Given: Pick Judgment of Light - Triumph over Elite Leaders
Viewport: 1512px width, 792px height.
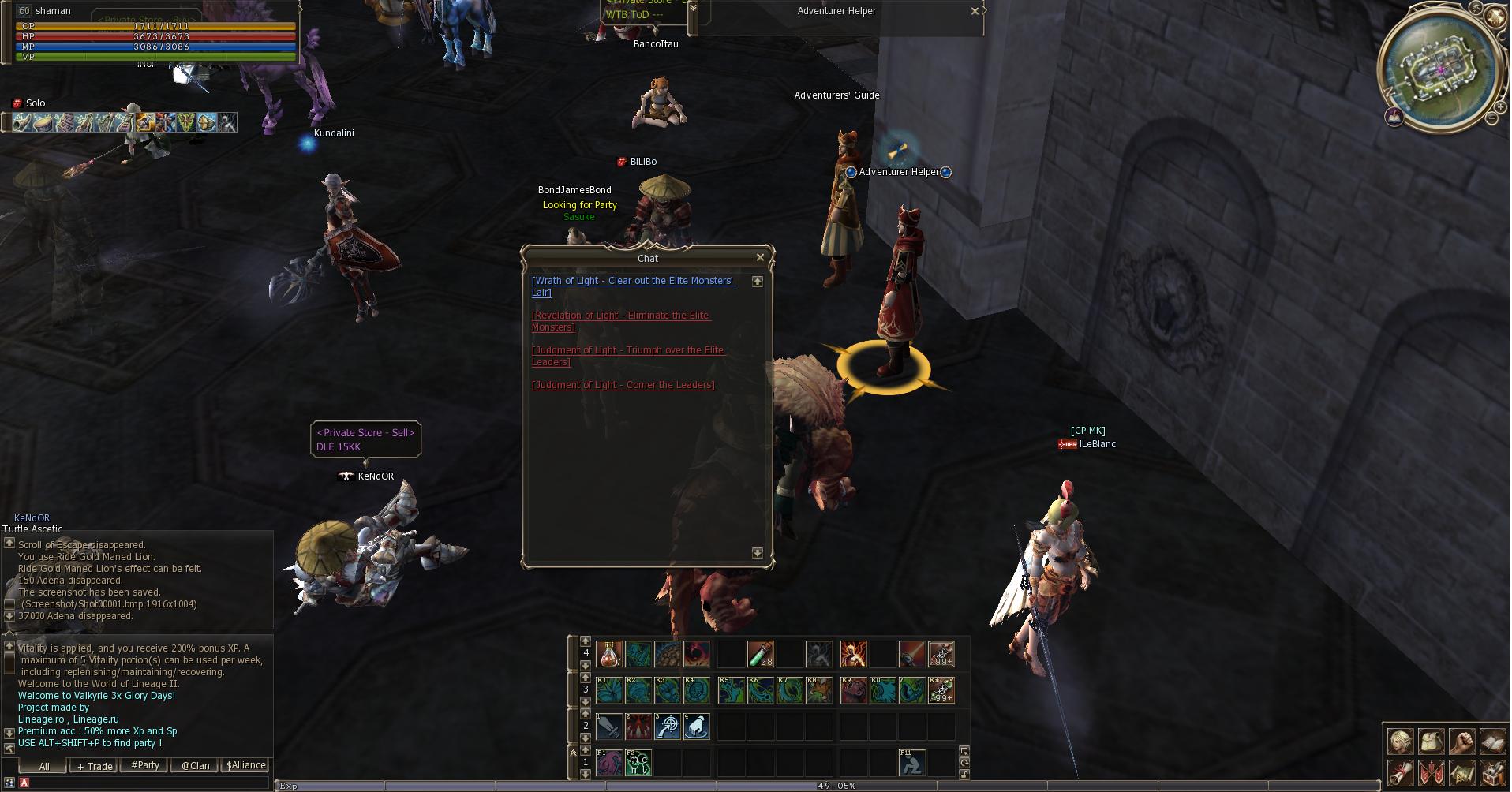Looking at the screenshot, I should (x=627, y=350).
